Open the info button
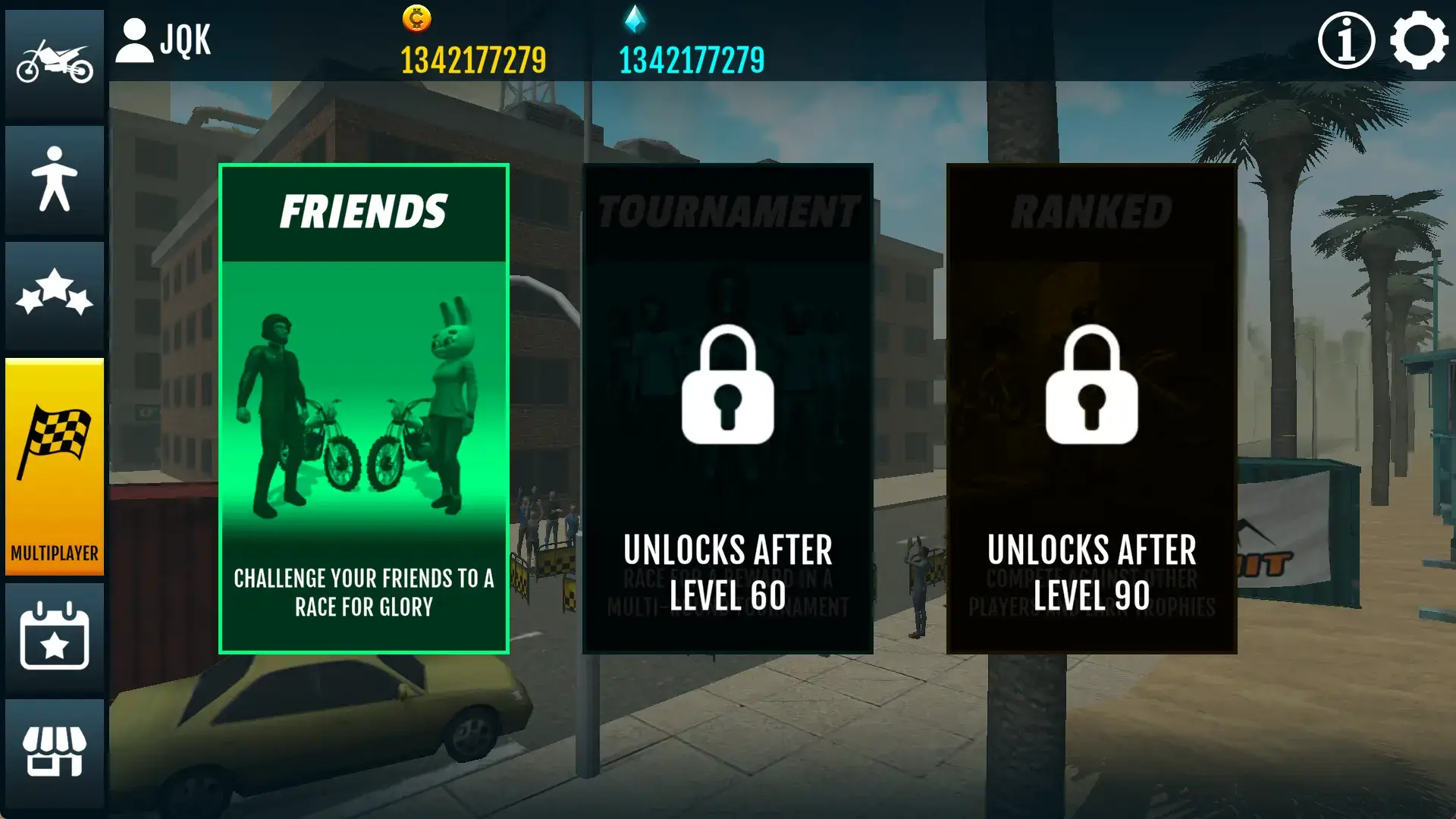Image resolution: width=1456 pixels, height=819 pixels. pyautogui.click(x=1346, y=41)
